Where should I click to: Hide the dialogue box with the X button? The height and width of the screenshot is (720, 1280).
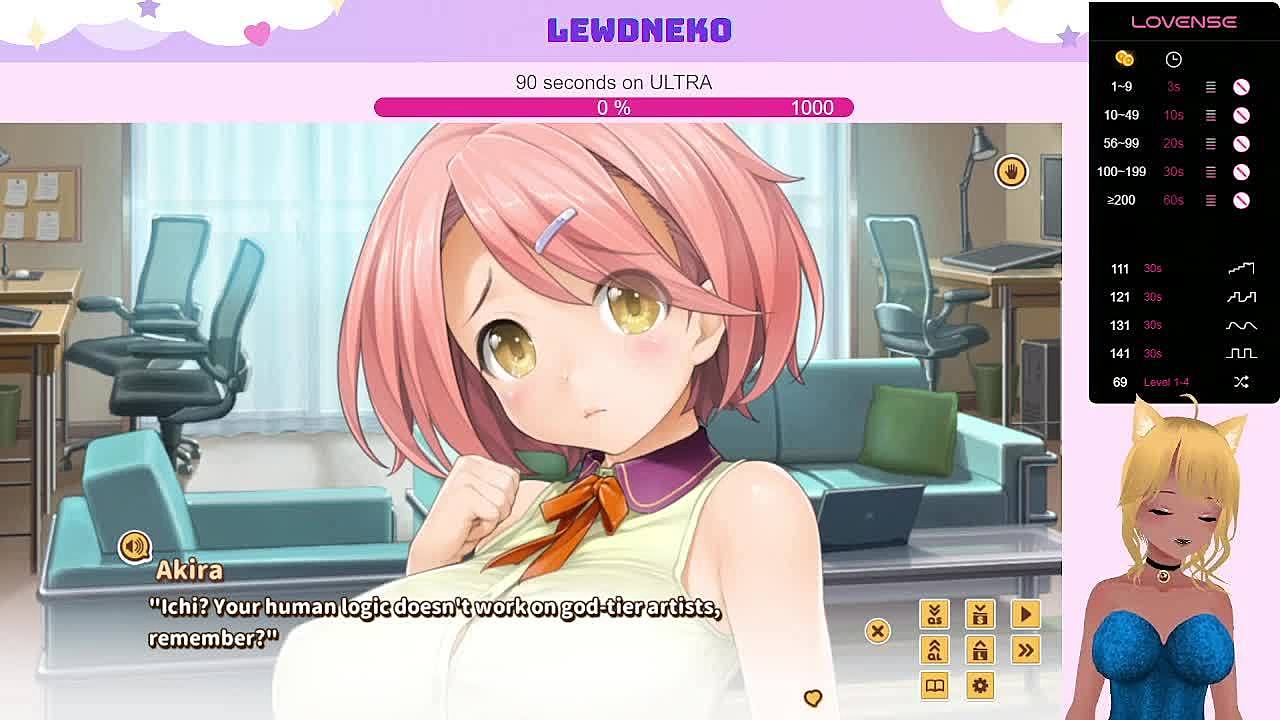click(x=877, y=631)
